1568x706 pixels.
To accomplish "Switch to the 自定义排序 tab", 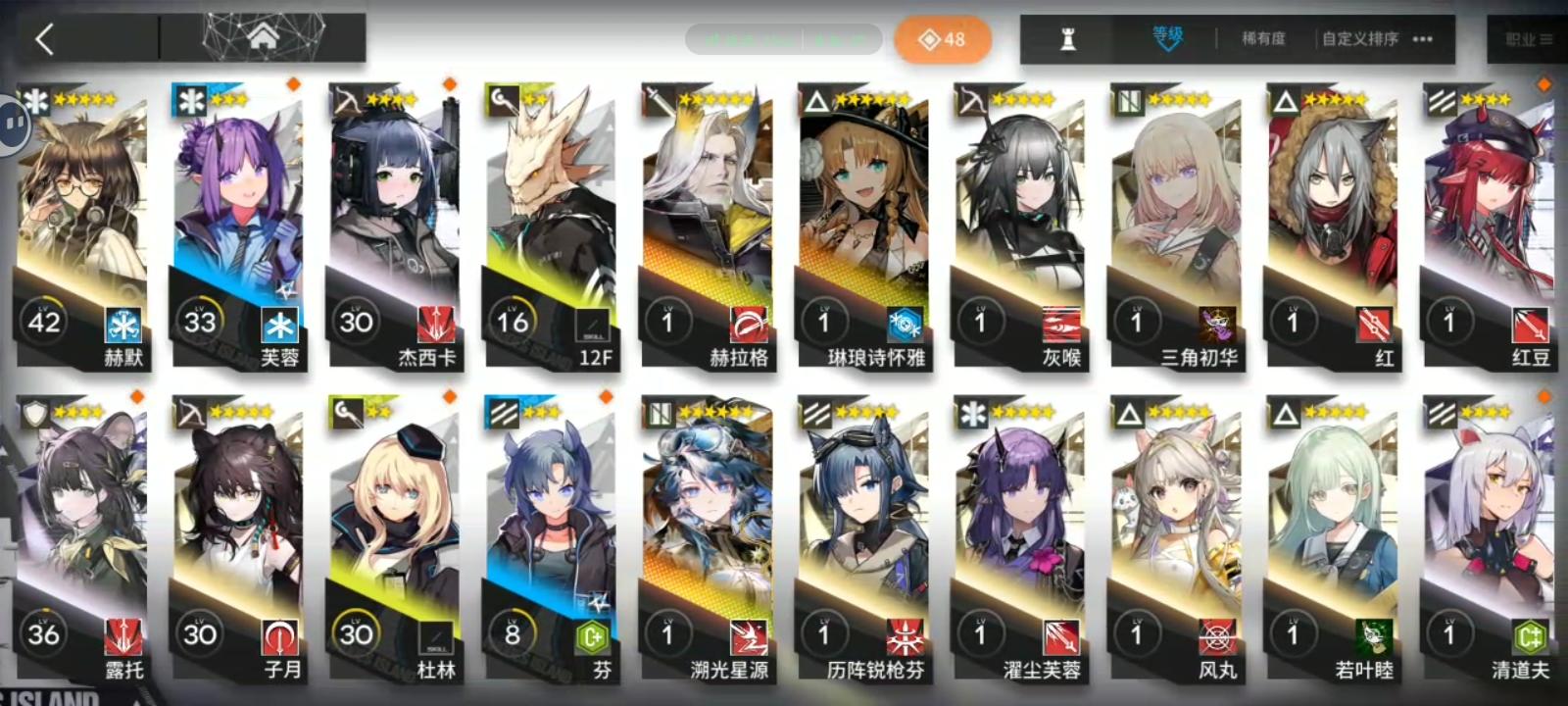I will [x=1359, y=37].
